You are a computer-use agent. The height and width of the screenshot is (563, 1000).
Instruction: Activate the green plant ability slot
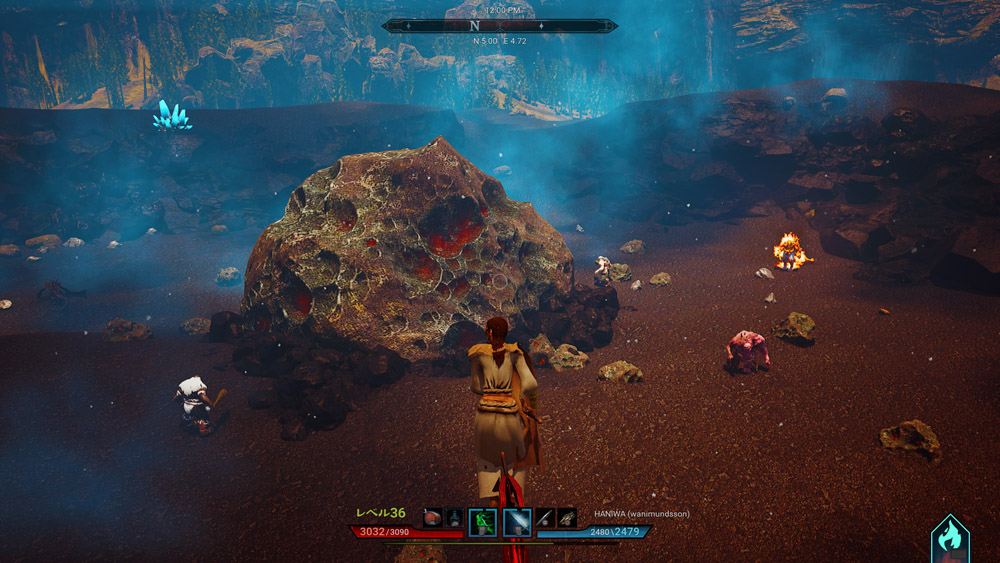pos(482,521)
